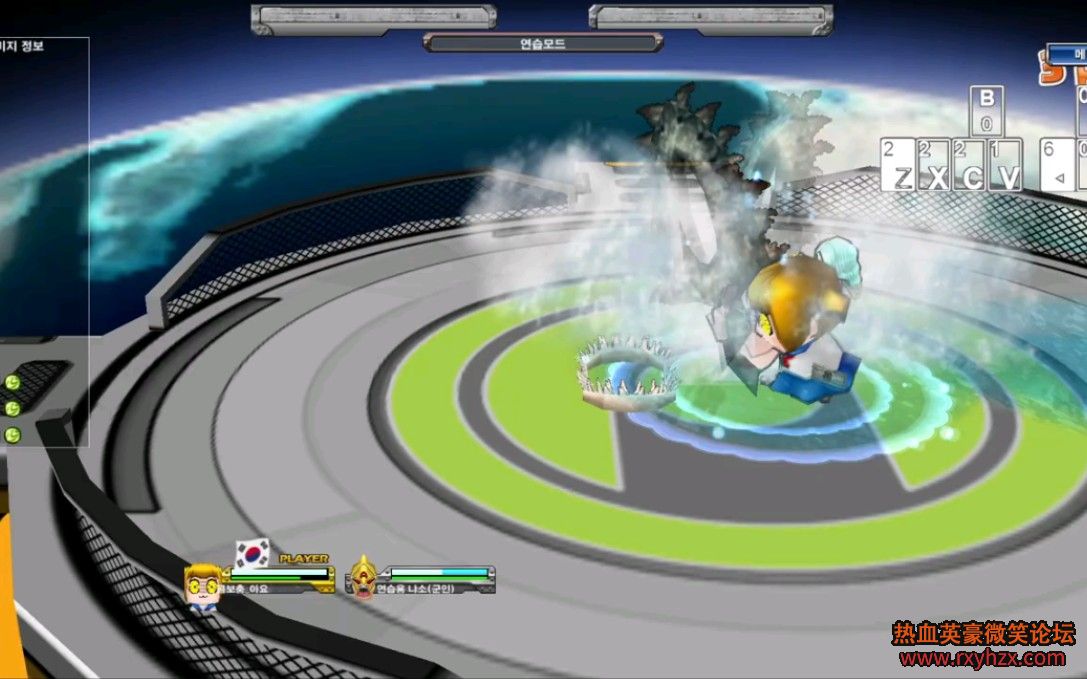This screenshot has width=1087, height=679.
Task: Select the golden helmet opponent portrait
Action: click(363, 578)
